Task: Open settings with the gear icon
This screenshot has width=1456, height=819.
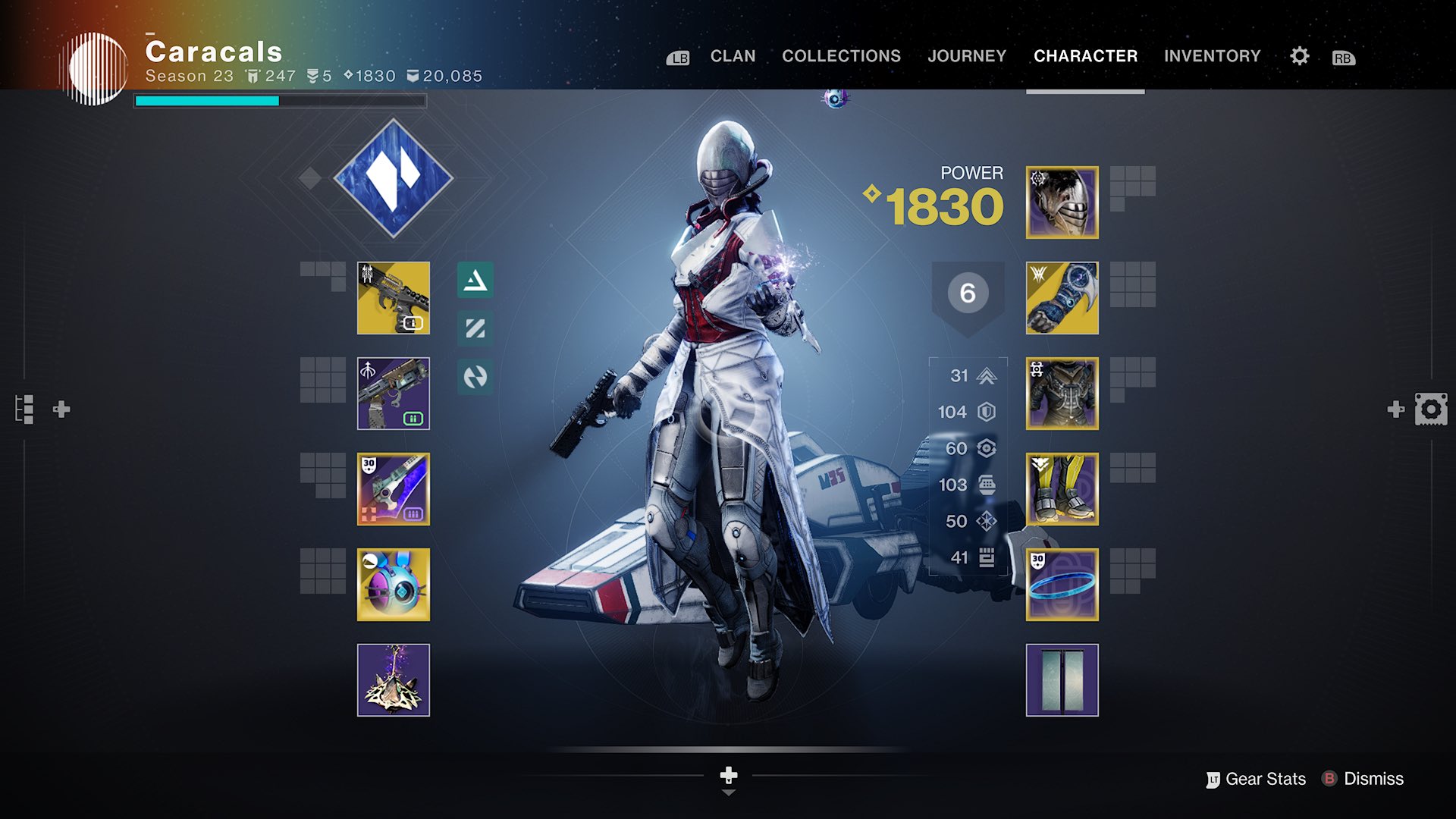Action: 1299,56
